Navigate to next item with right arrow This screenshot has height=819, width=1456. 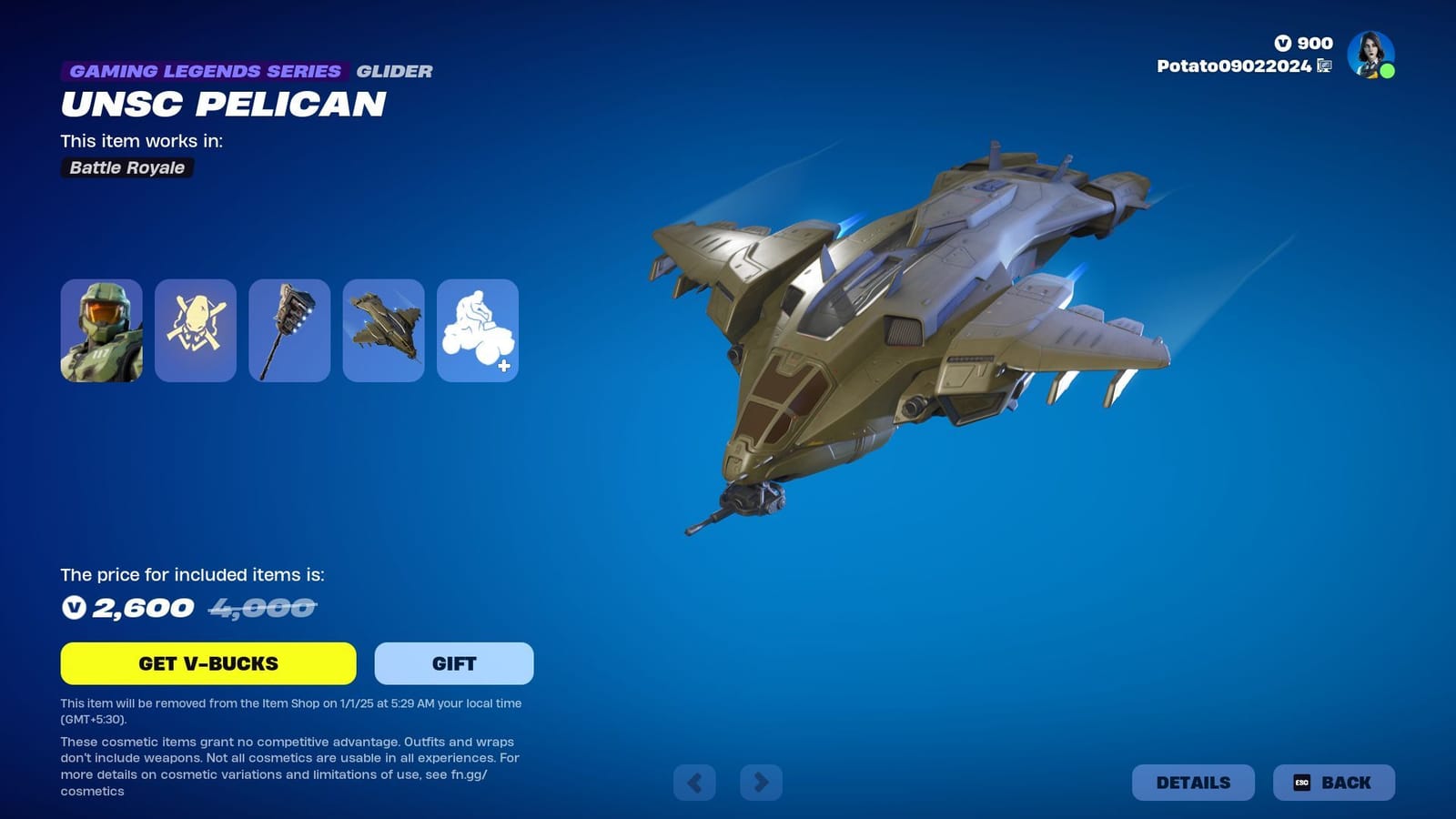click(761, 782)
